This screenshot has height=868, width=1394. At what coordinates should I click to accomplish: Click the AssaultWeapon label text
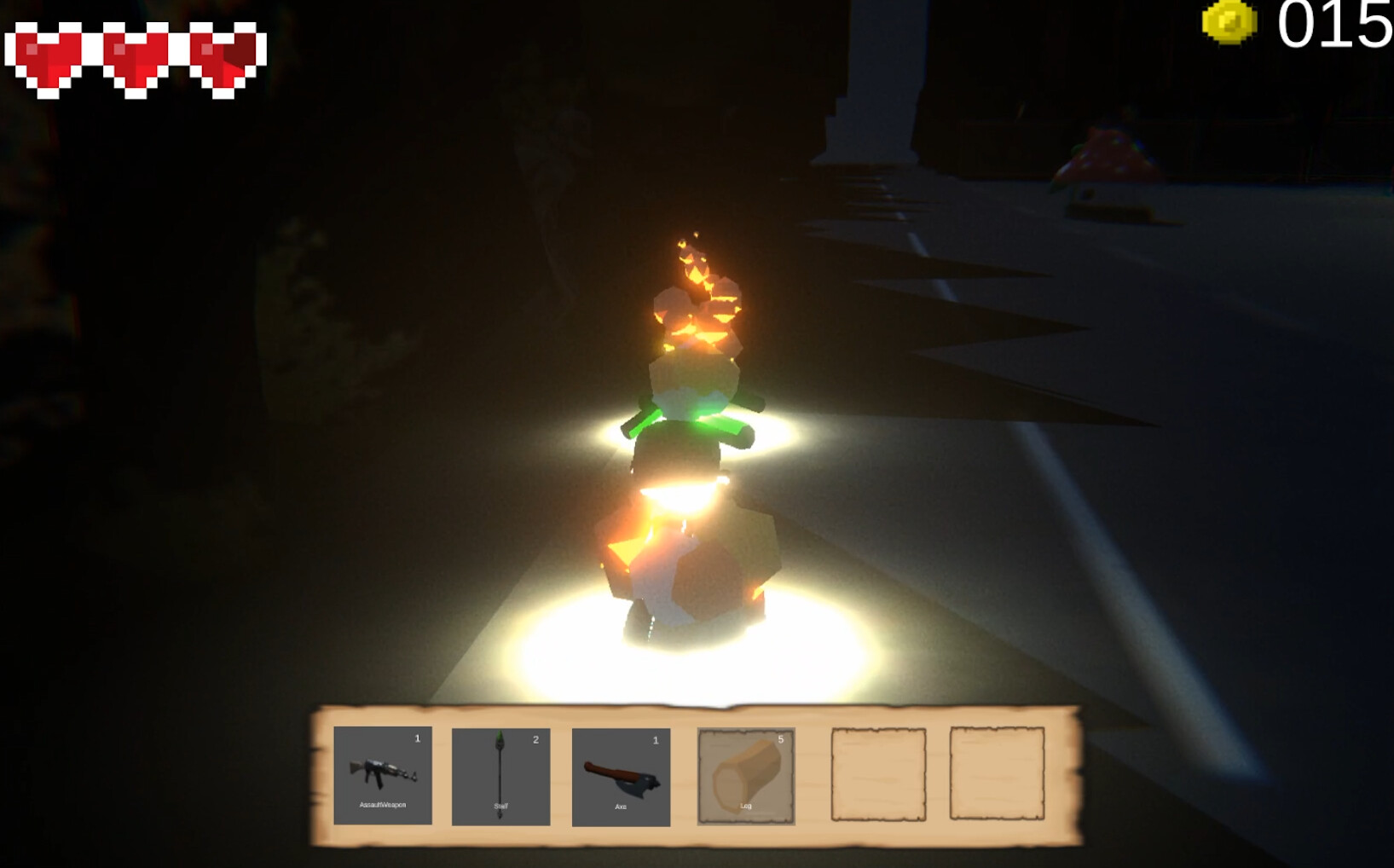[381, 804]
